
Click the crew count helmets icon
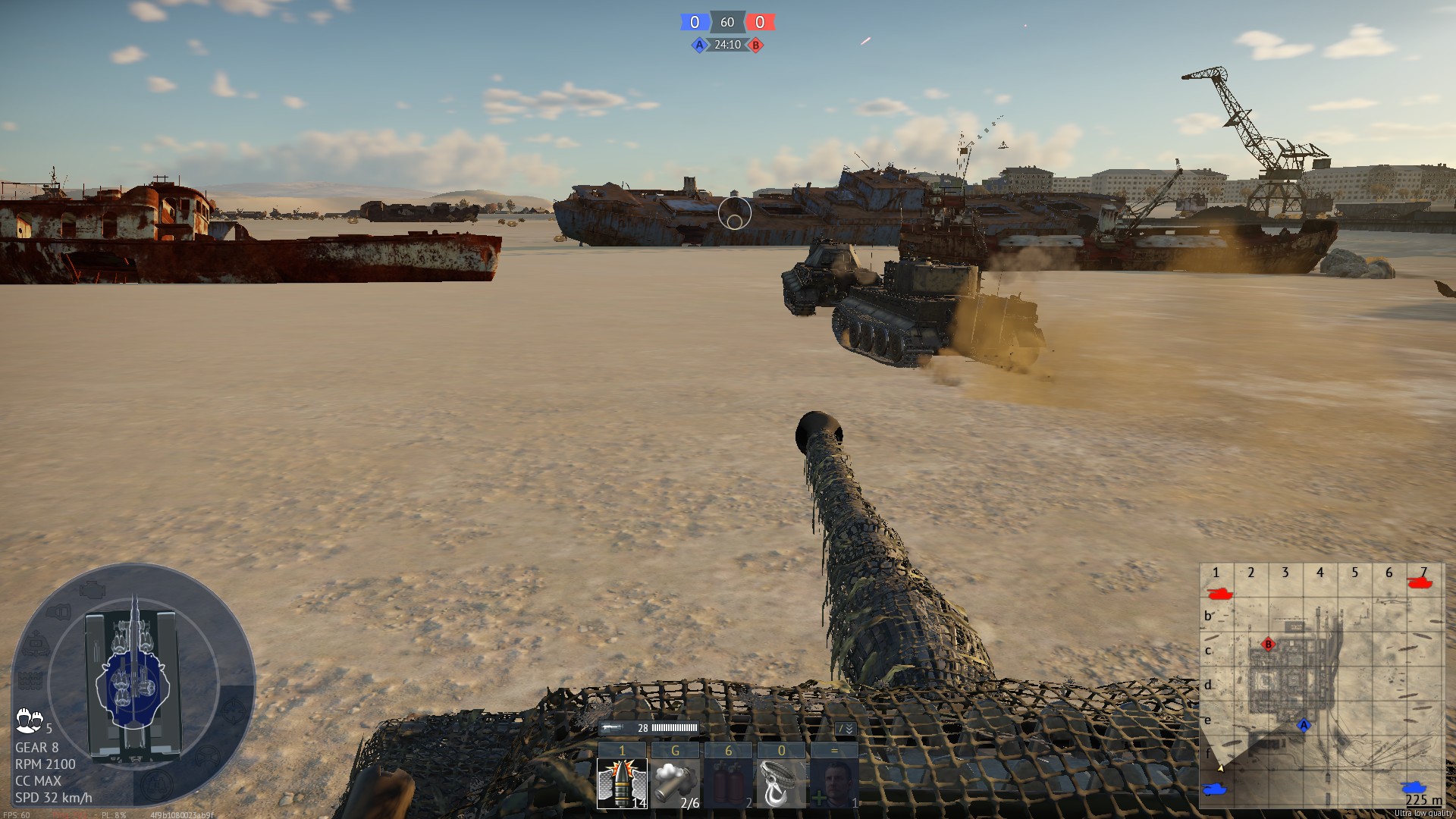tap(29, 720)
